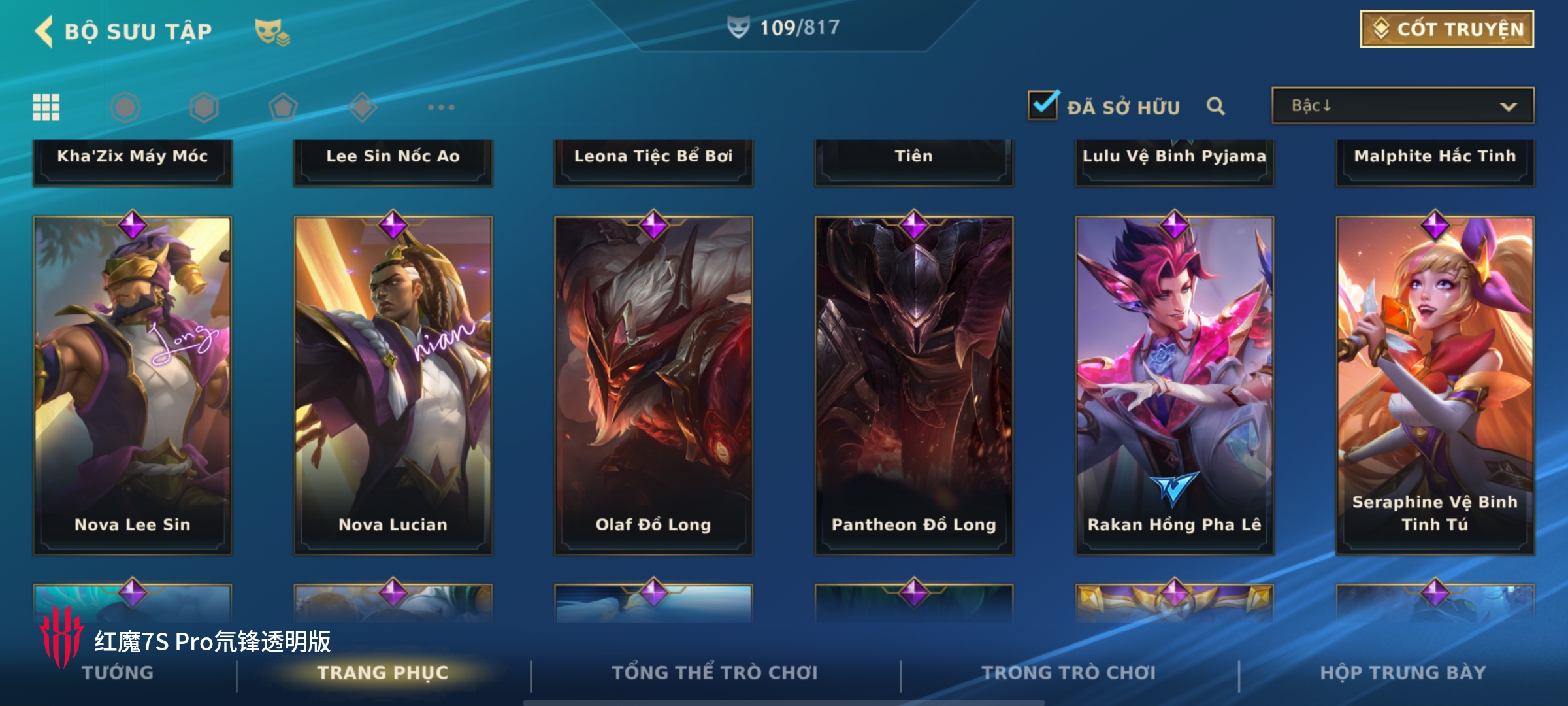Go to the Hộp Trưng Bày tab
Viewport: 1568px width, 706px height.
pyautogui.click(x=1403, y=673)
